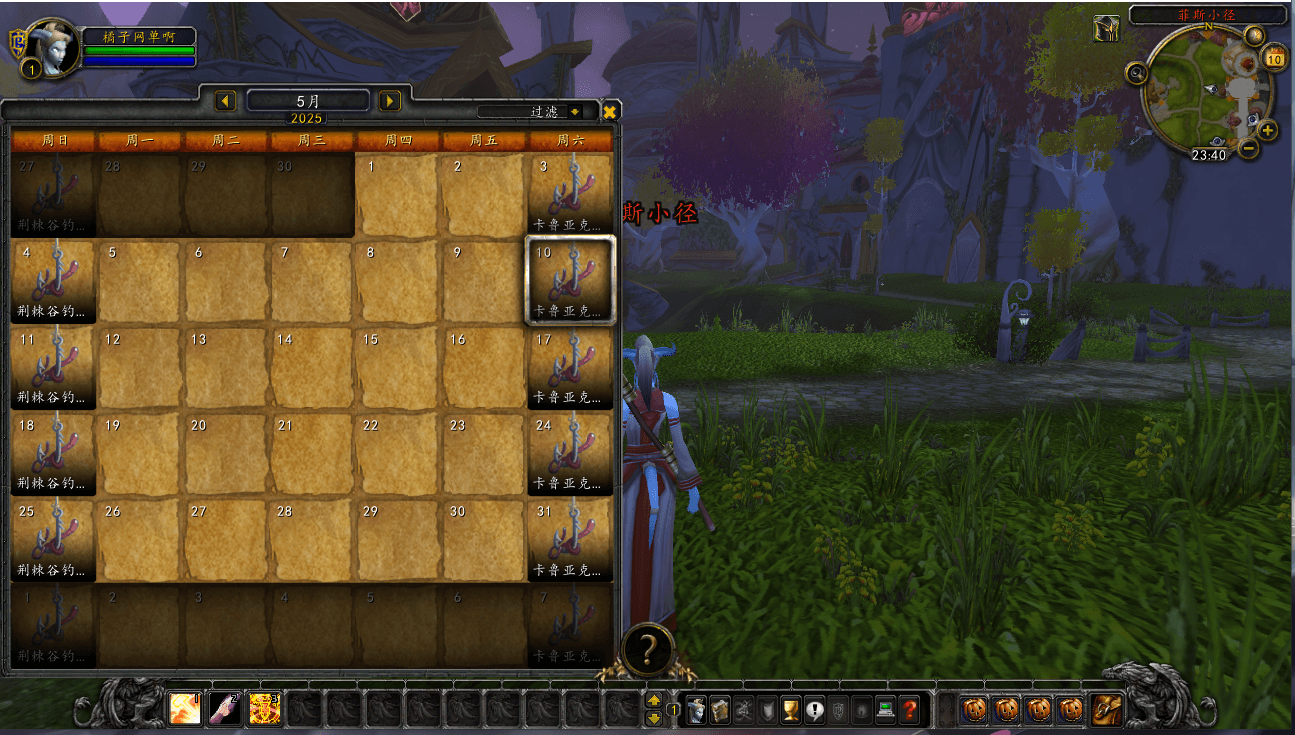
Task: Open the backpack at bar's right end
Action: pyautogui.click(x=1105, y=709)
